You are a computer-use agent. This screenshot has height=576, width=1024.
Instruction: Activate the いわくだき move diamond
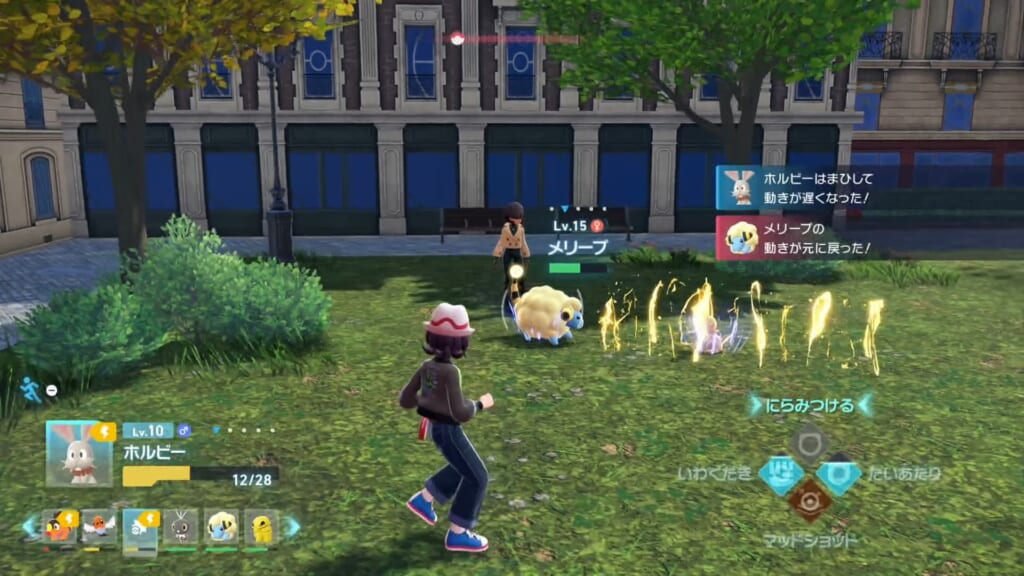pos(781,474)
